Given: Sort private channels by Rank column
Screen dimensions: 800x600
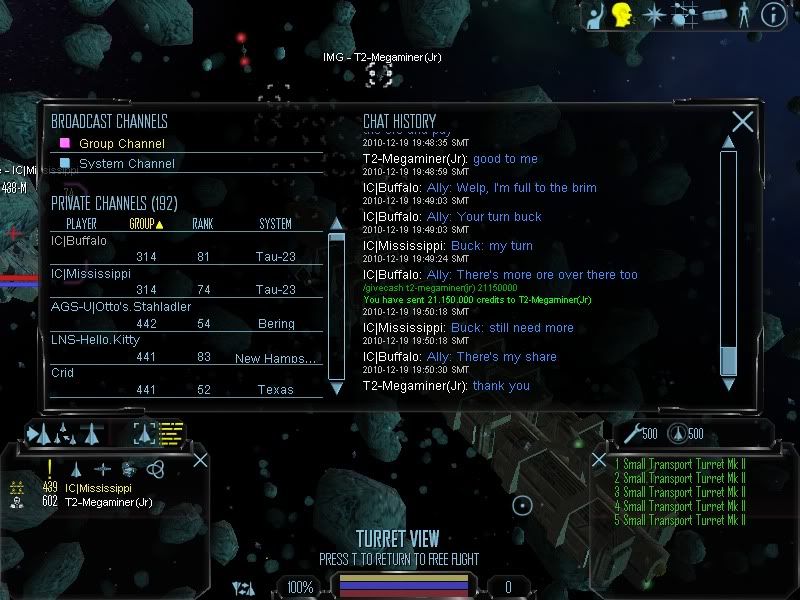Looking at the screenshot, I should (x=203, y=224).
